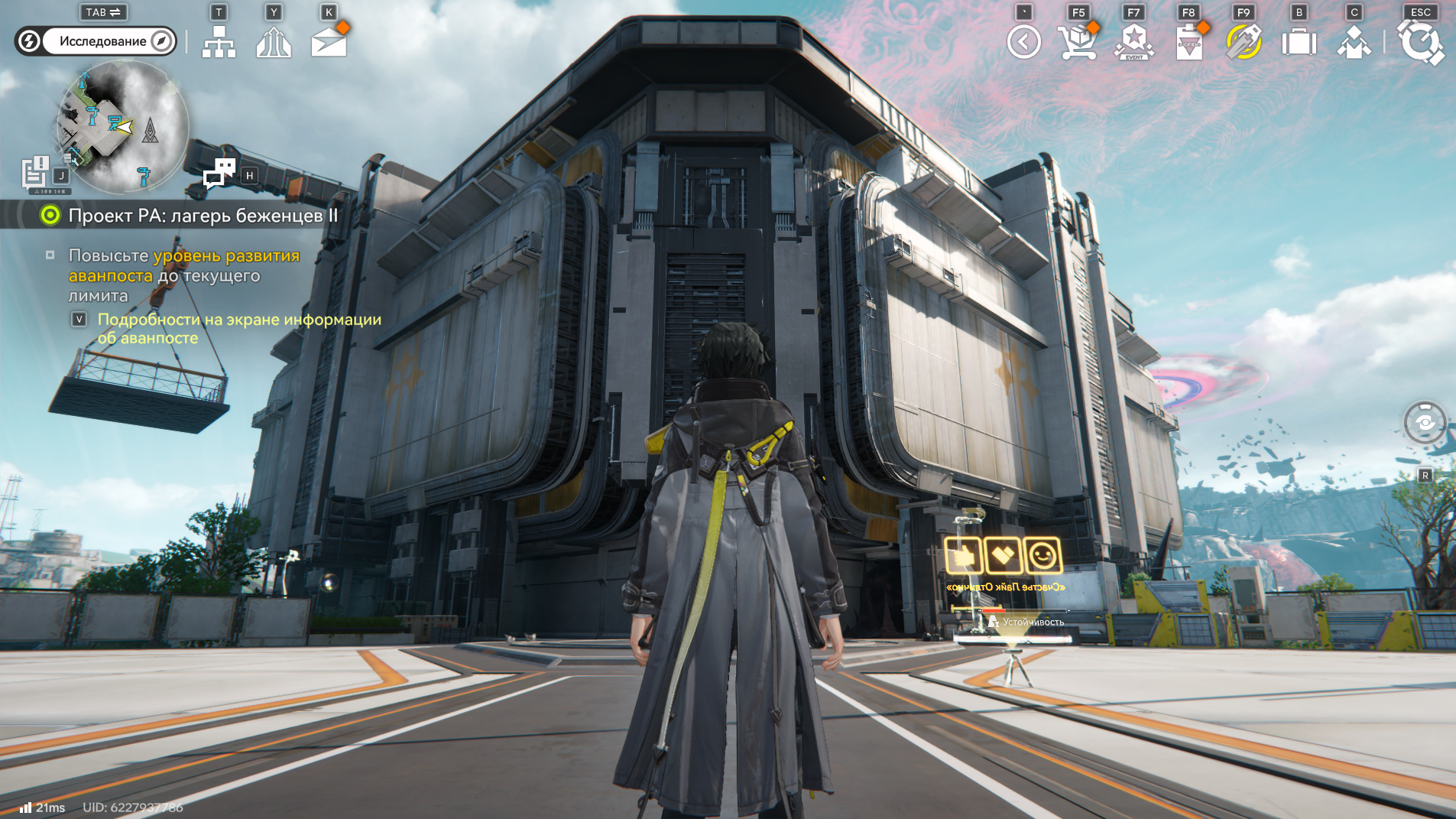Open the clipboard pass icon
The width and height of the screenshot is (1456, 819).
coord(1189,42)
